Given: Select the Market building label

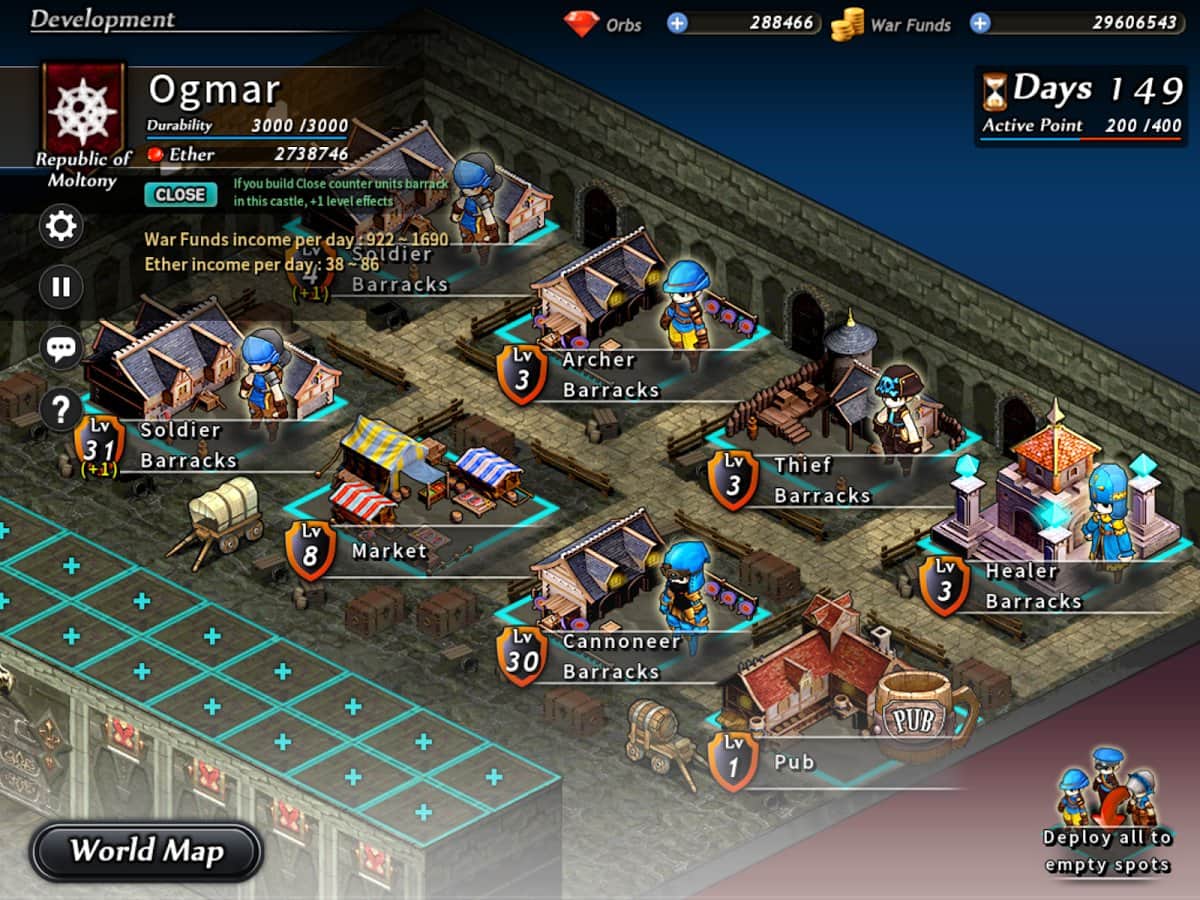Looking at the screenshot, I should [389, 551].
